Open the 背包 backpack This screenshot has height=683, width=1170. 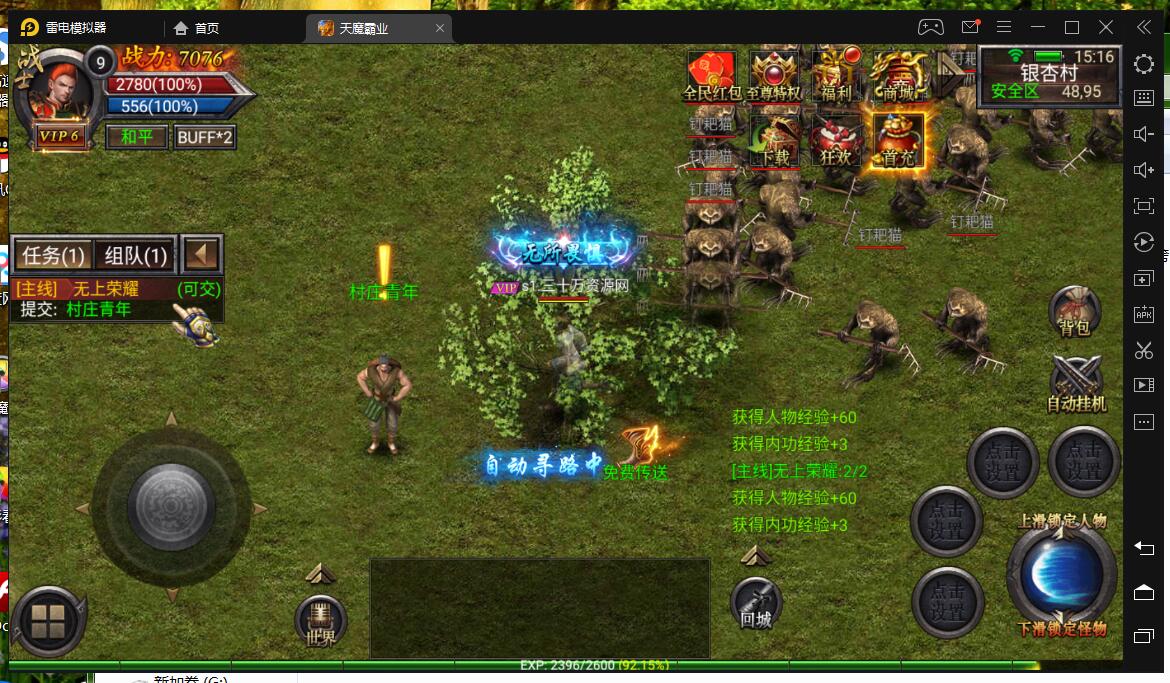tap(1075, 311)
